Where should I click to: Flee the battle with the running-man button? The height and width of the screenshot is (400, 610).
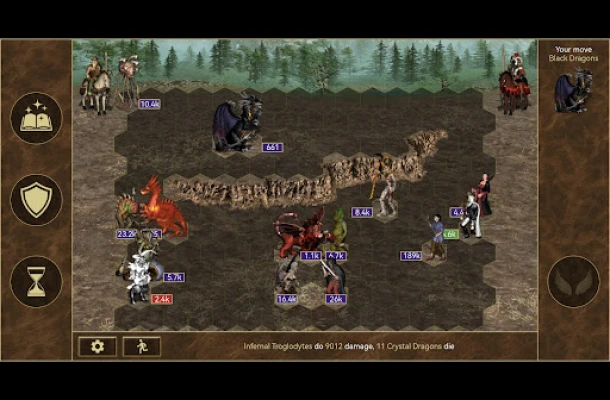tap(141, 346)
